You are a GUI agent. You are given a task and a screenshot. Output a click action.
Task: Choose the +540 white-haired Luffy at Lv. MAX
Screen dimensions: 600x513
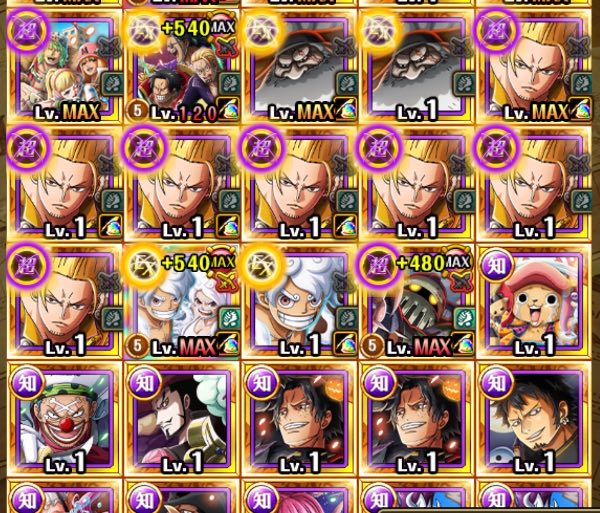pyautogui.click(x=180, y=300)
